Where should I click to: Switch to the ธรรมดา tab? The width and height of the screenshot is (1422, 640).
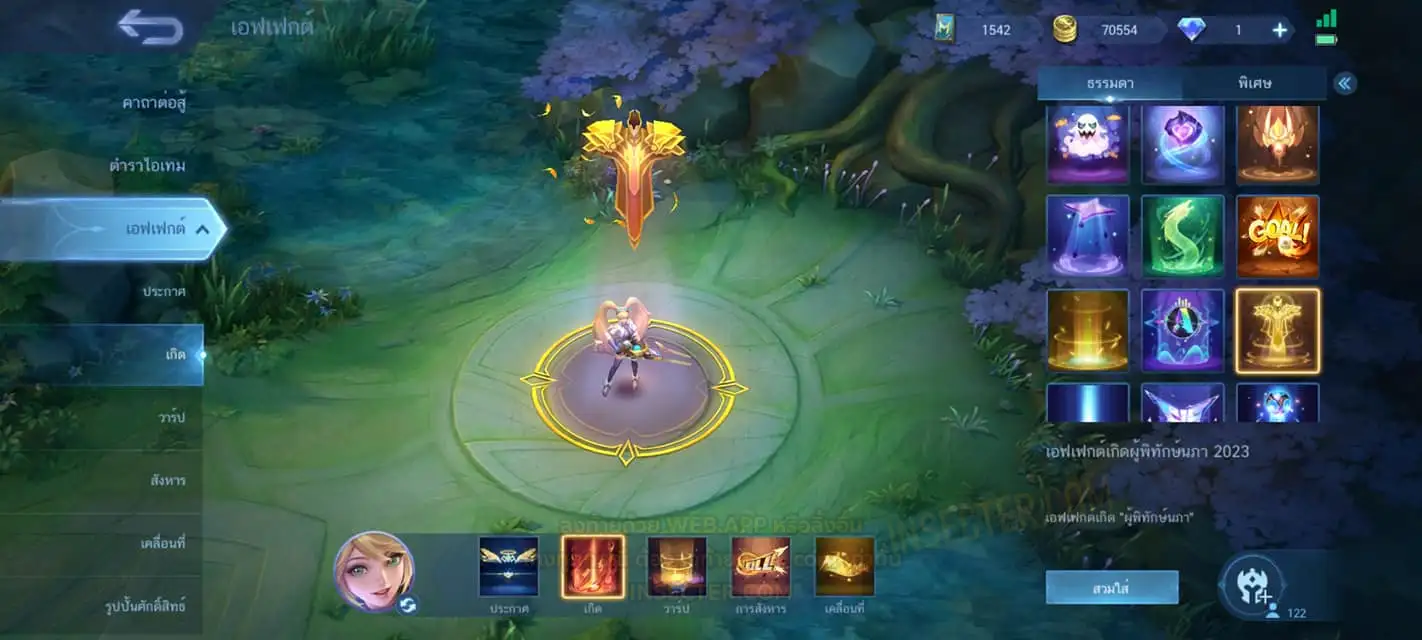point(1110,83)
